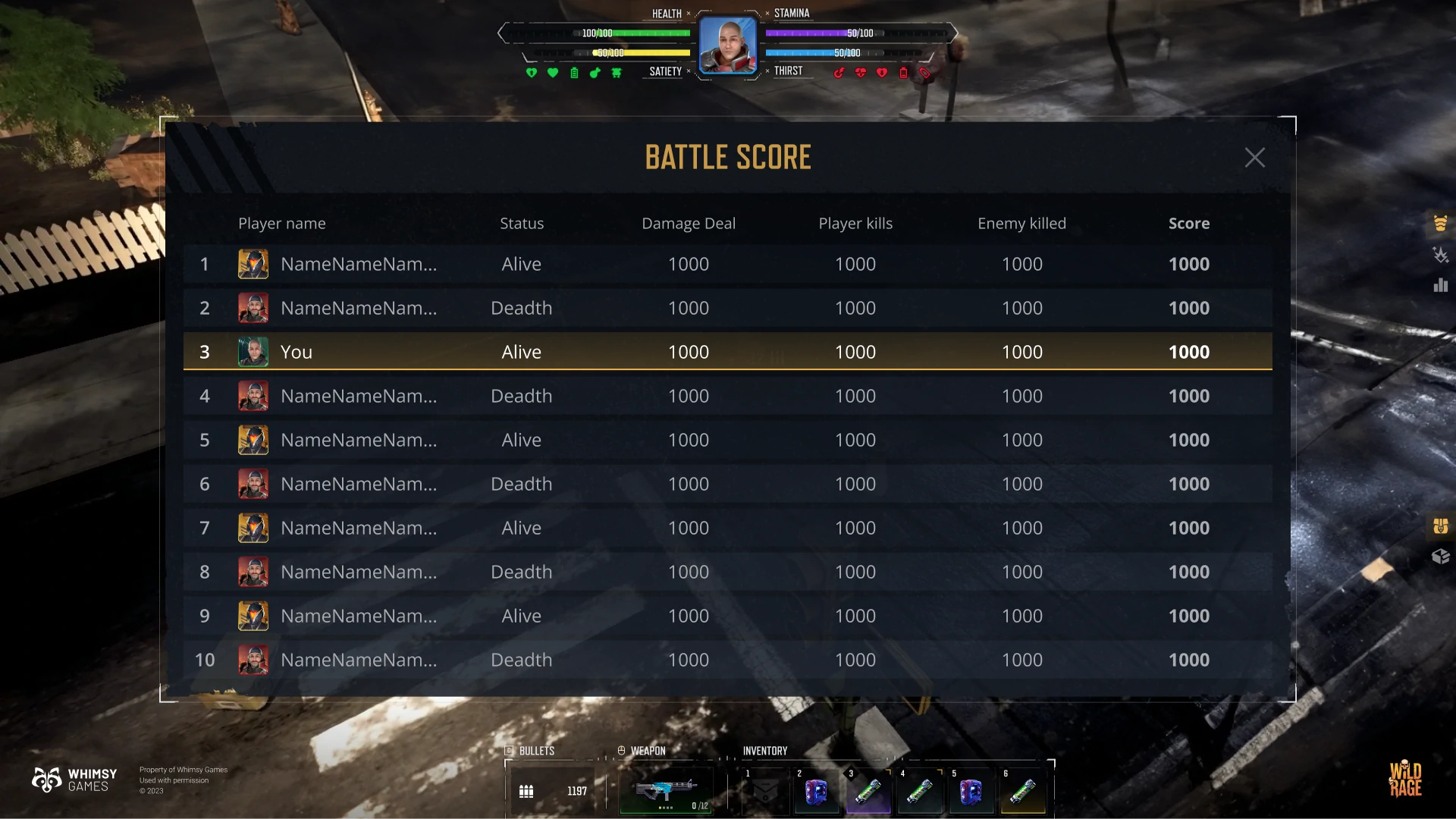Pick the green canister in slot 6
Screen dimensions: 1456x819
point(1022,792)
